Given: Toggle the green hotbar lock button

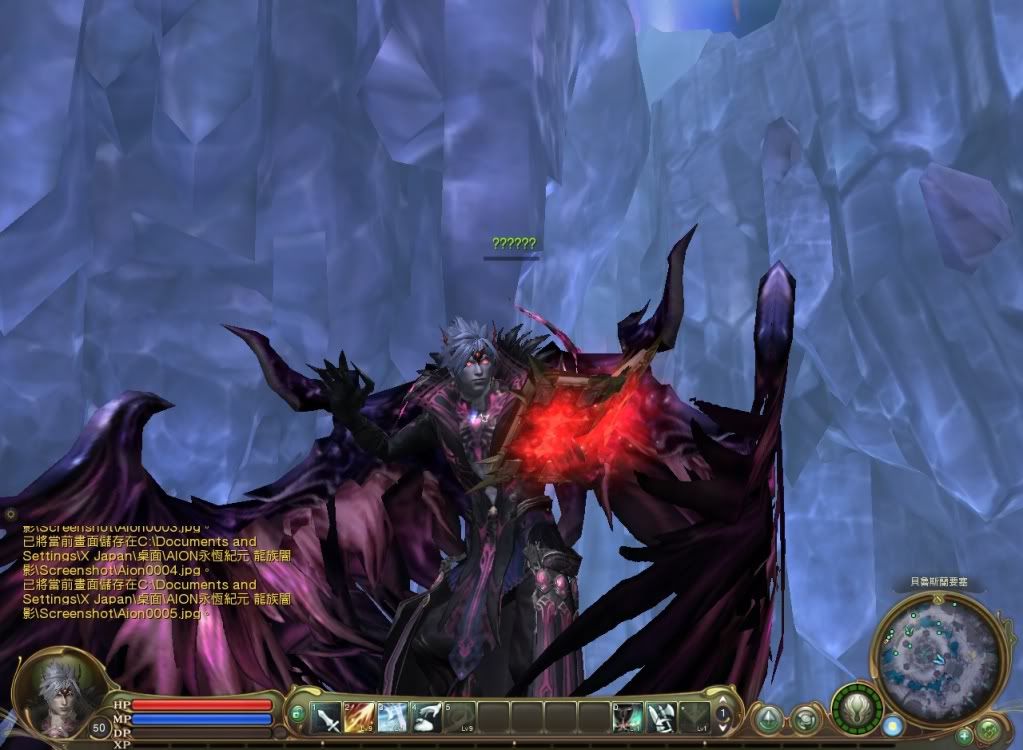Looking at the screenshot, I should (297, 714).
